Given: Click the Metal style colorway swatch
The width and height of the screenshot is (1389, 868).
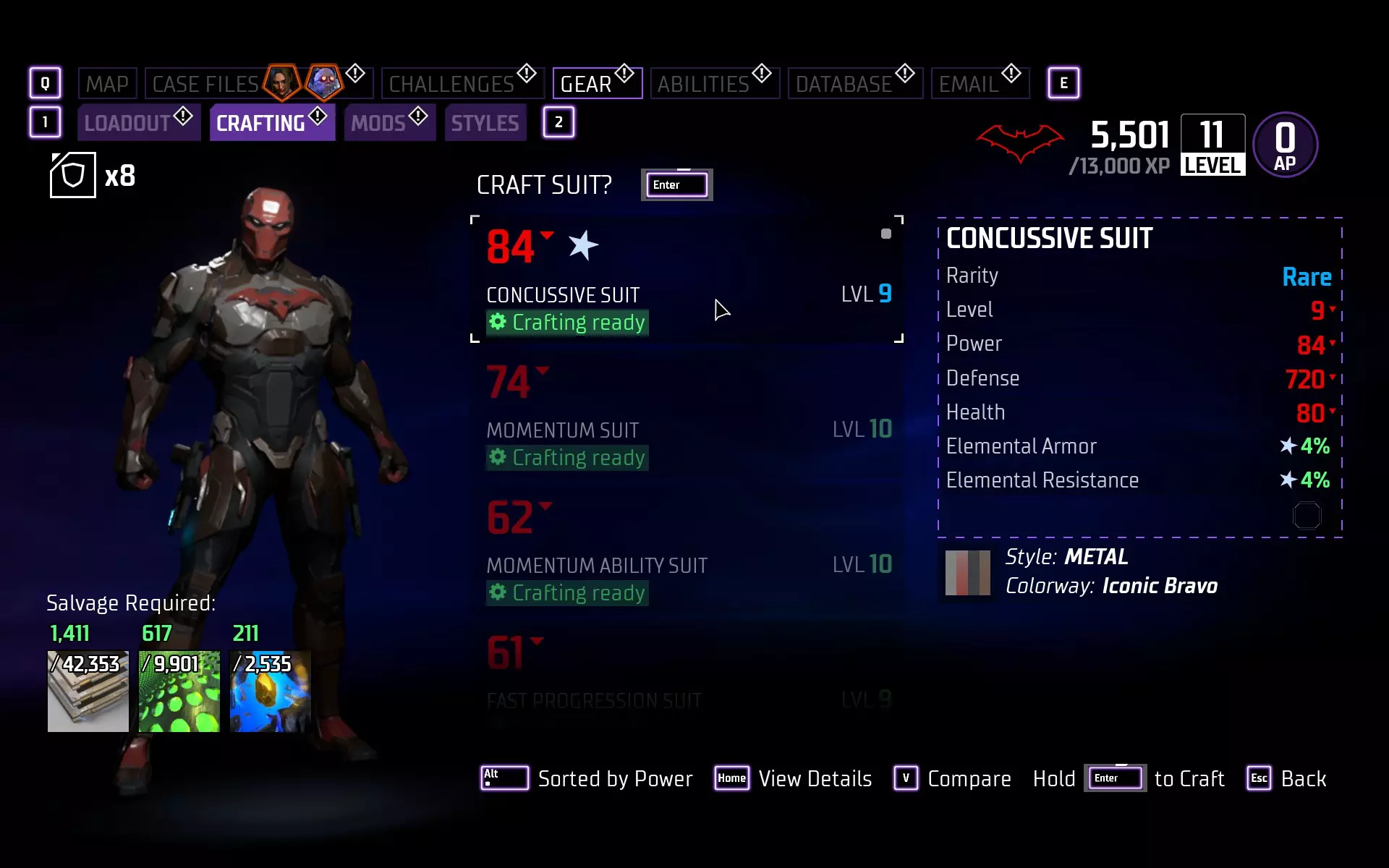Looking at the screenshot, I should [967, 572].
